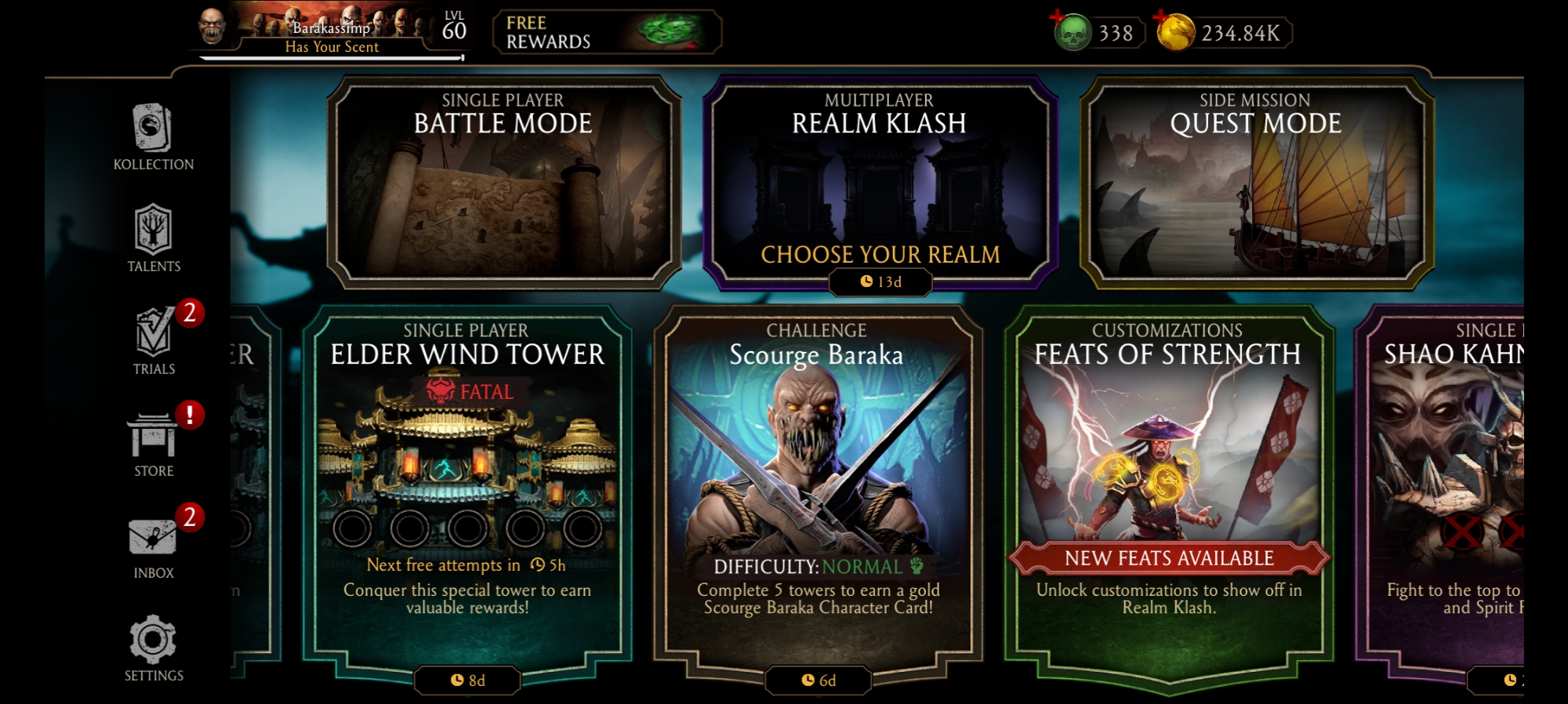Select the Realm Klash multiplayer tile
1568x704 pixels.
click(x=880, y=183)
